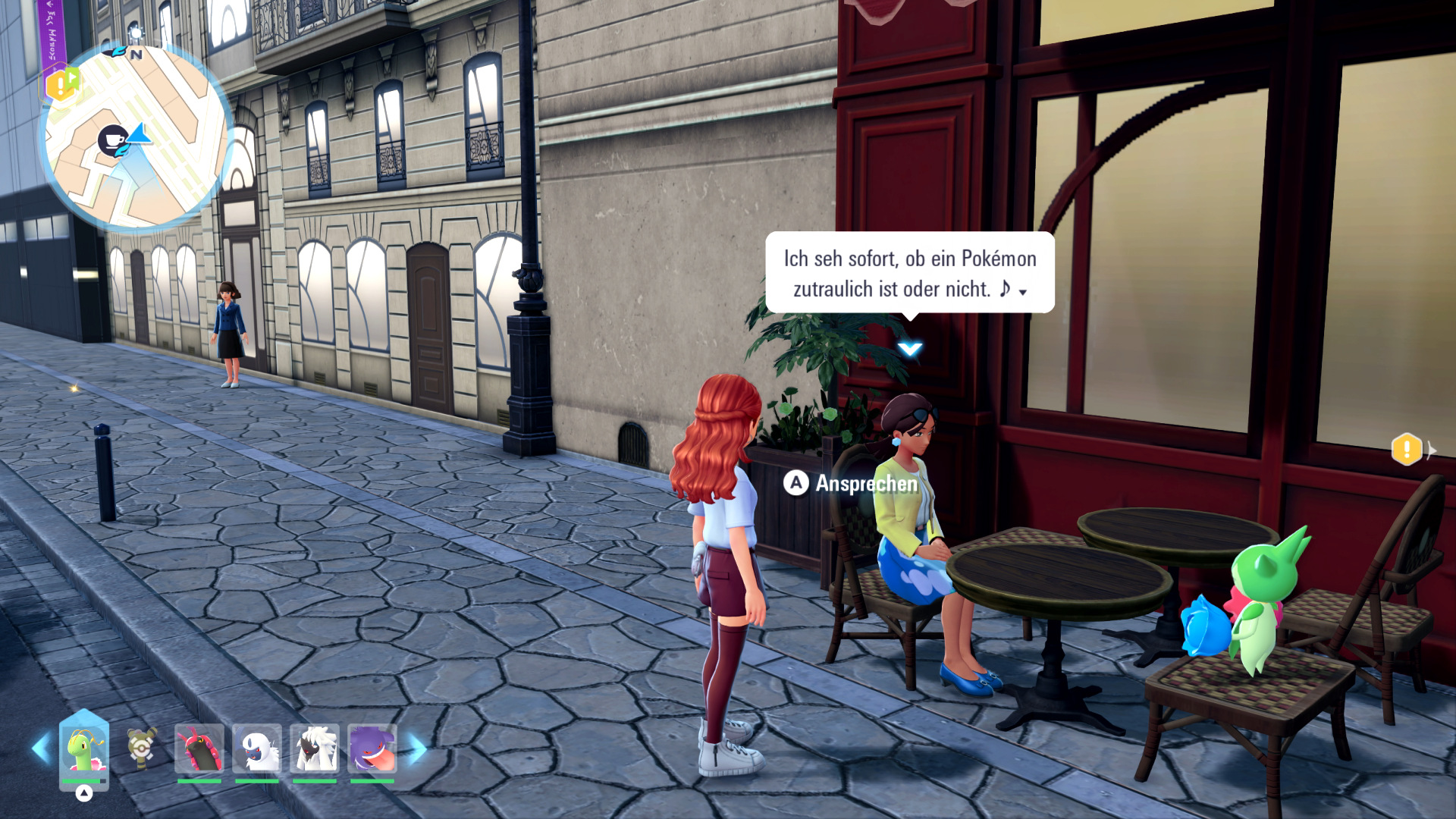Click the left arrow beside the party bar
This screenshot has width=1456, height=819.
[x=40, y=748]
